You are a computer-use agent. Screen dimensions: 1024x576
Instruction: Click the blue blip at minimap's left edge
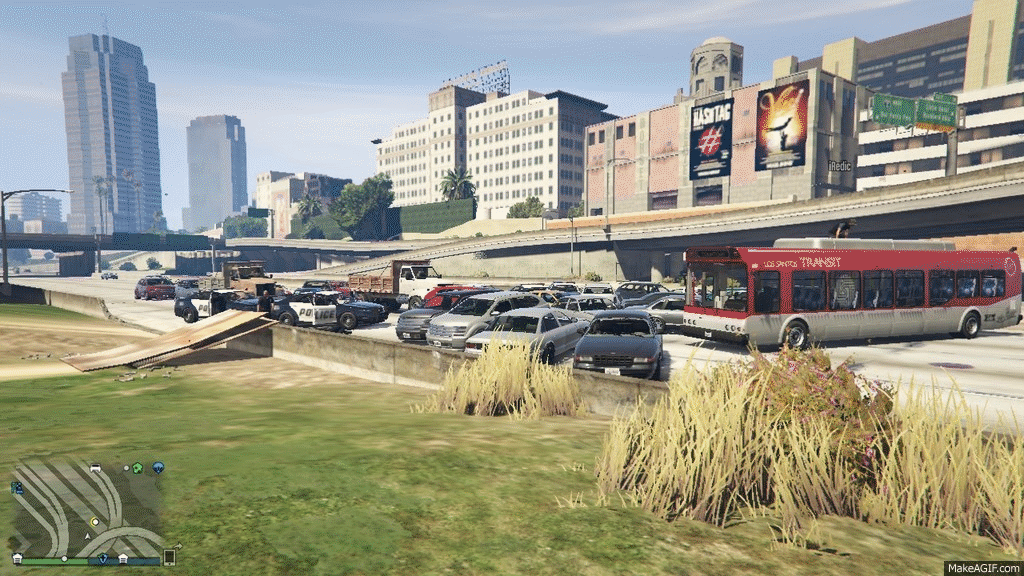17,488
